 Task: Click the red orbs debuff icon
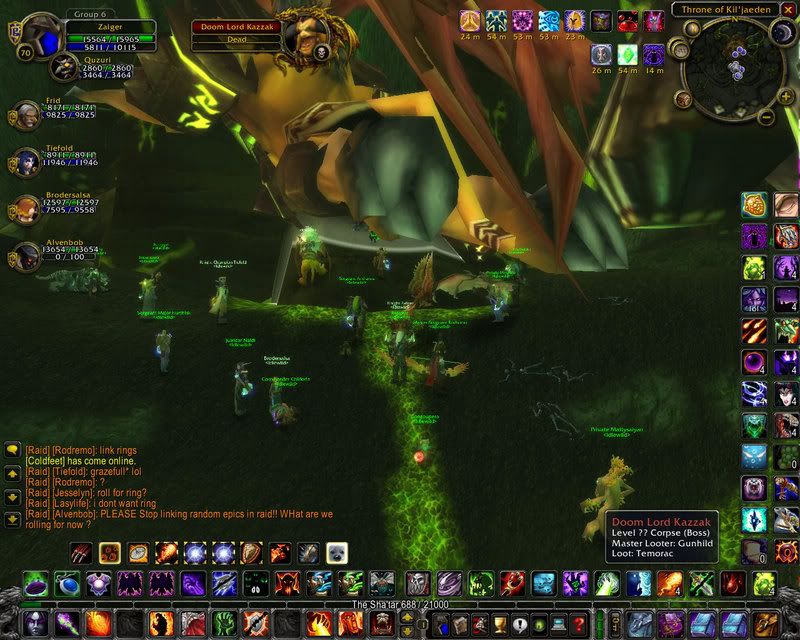click(x=627, y=20)
